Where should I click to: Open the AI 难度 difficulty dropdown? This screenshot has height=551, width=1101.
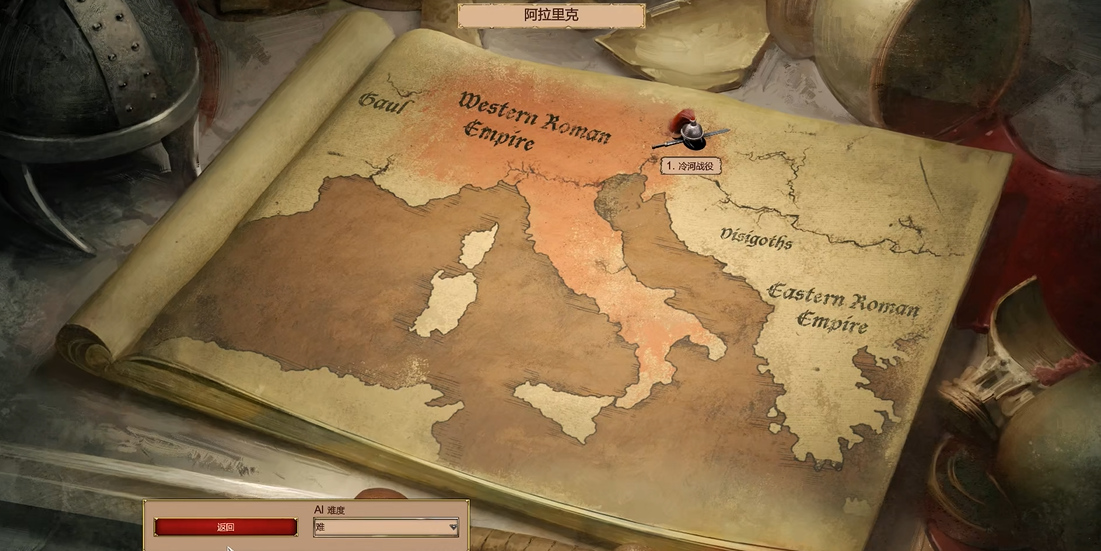coord(386,527)
